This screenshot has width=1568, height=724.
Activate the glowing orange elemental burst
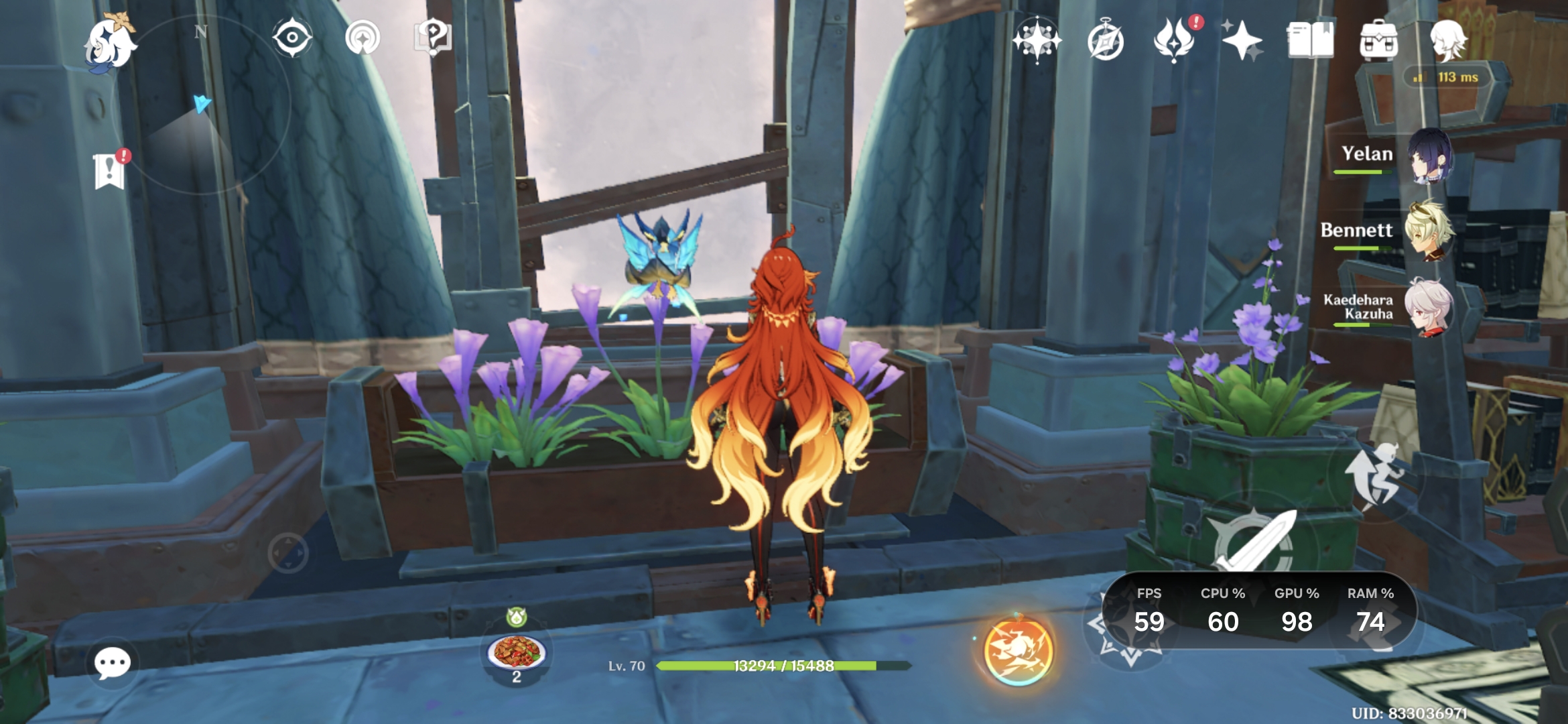1017,650
